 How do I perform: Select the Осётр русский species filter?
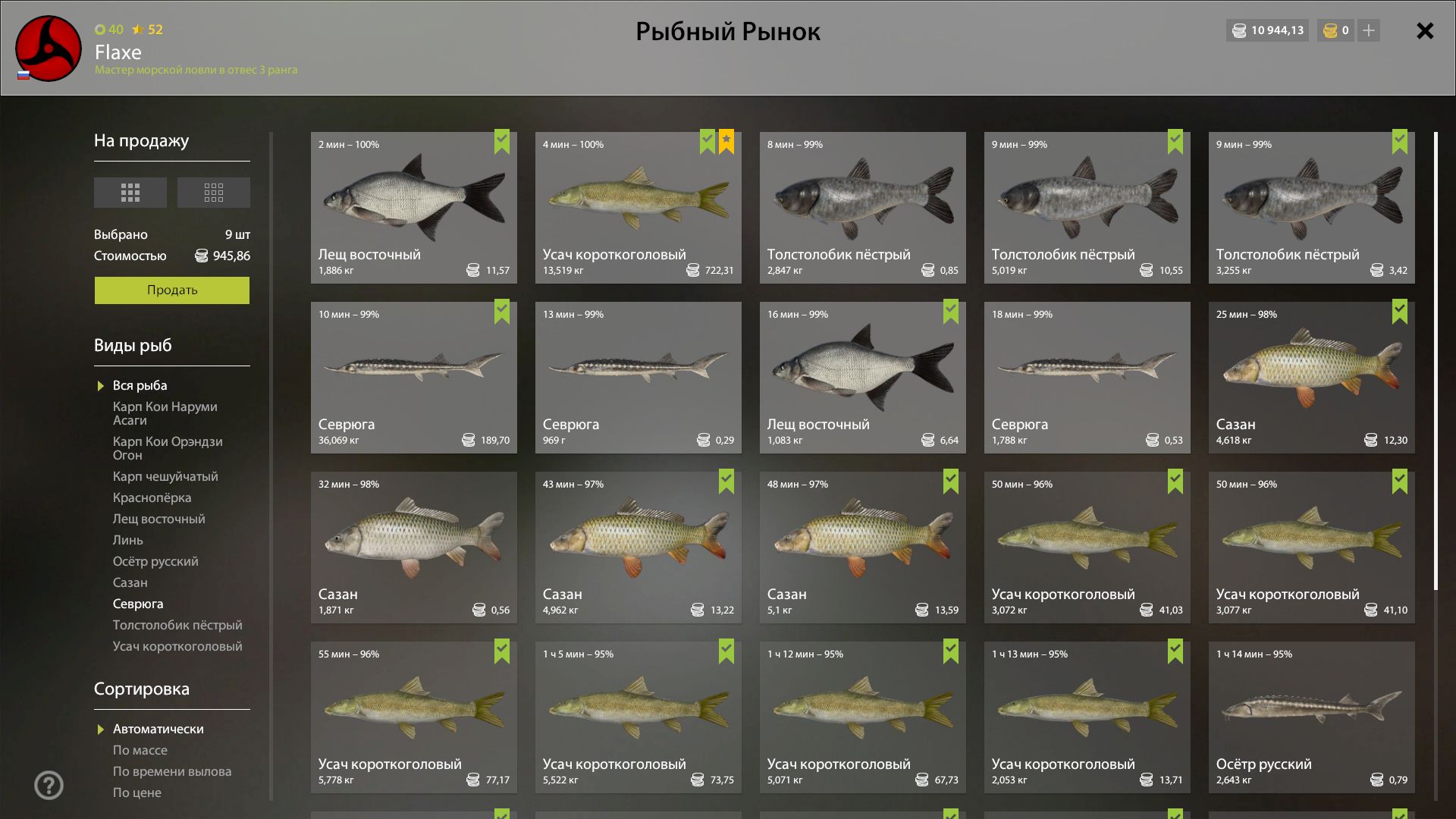(x=155, y=561)
